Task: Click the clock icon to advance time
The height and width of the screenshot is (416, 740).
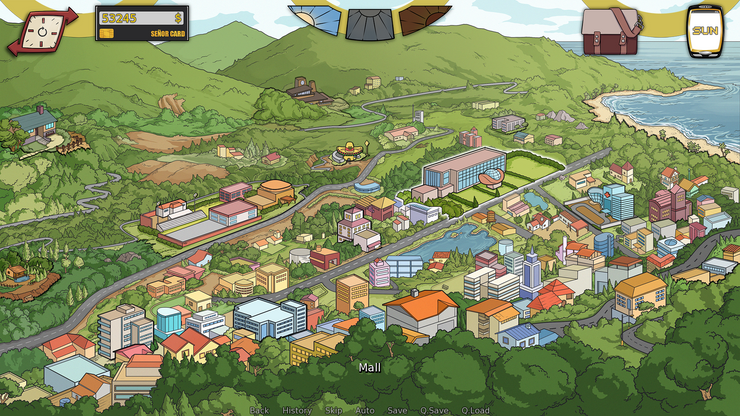Action: (42, 31)
